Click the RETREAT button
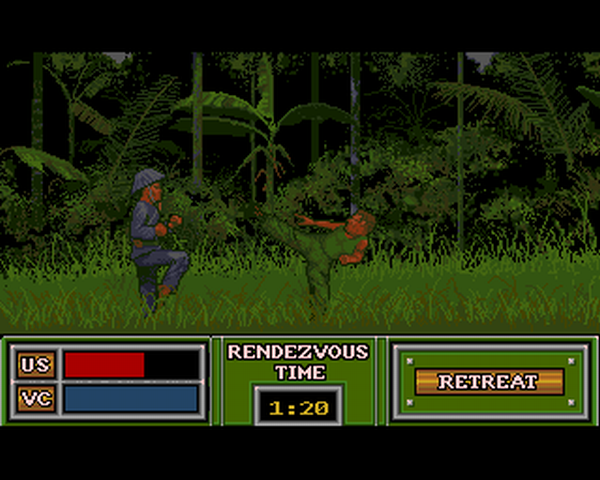The height and width of the screenshot is (480, 600). pyautogui.click(x=488, y=381)
